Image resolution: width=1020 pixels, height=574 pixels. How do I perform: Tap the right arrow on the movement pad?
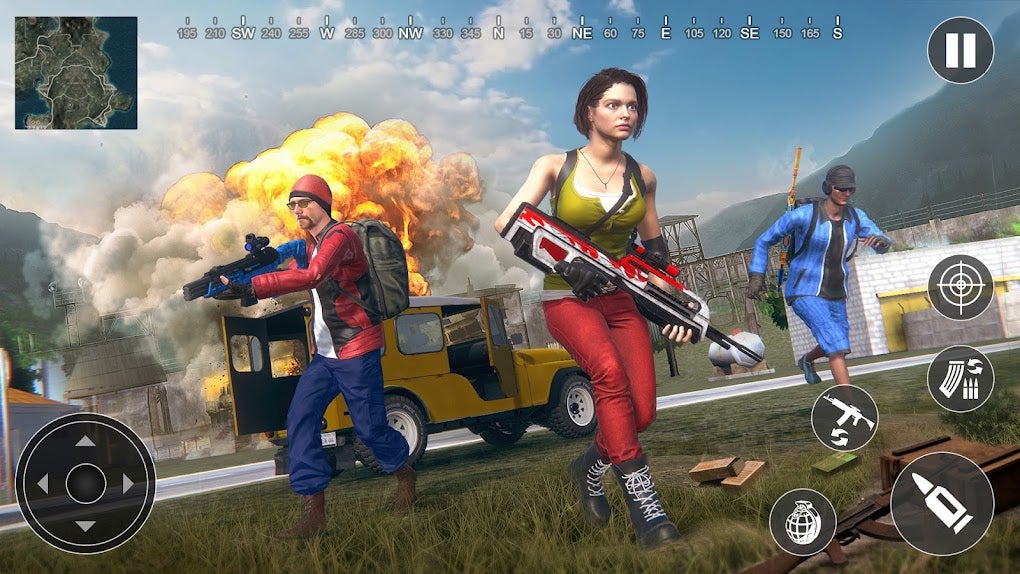[x=128, y=484]
